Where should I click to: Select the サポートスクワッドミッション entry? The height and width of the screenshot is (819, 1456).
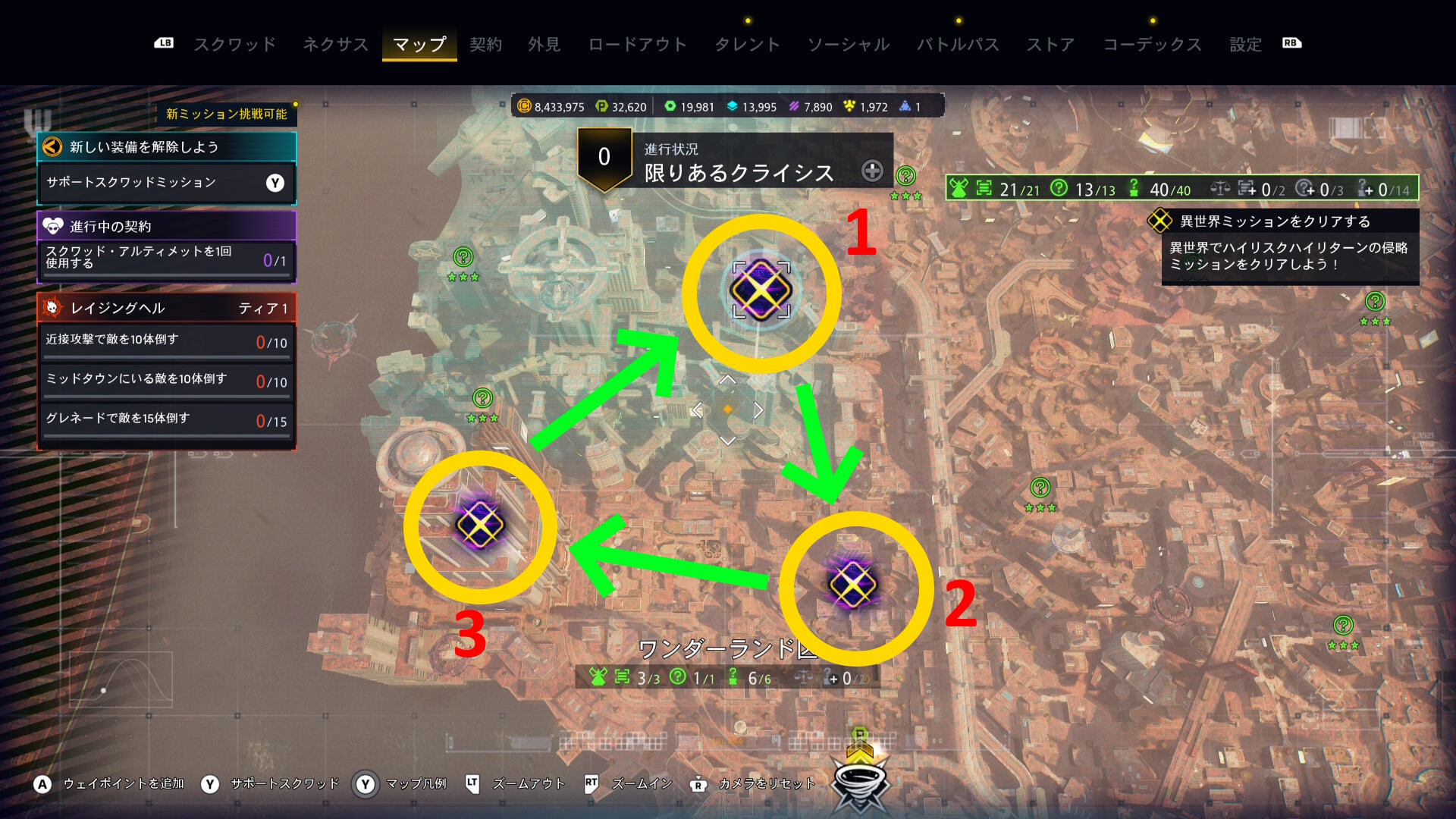[167, 183]
